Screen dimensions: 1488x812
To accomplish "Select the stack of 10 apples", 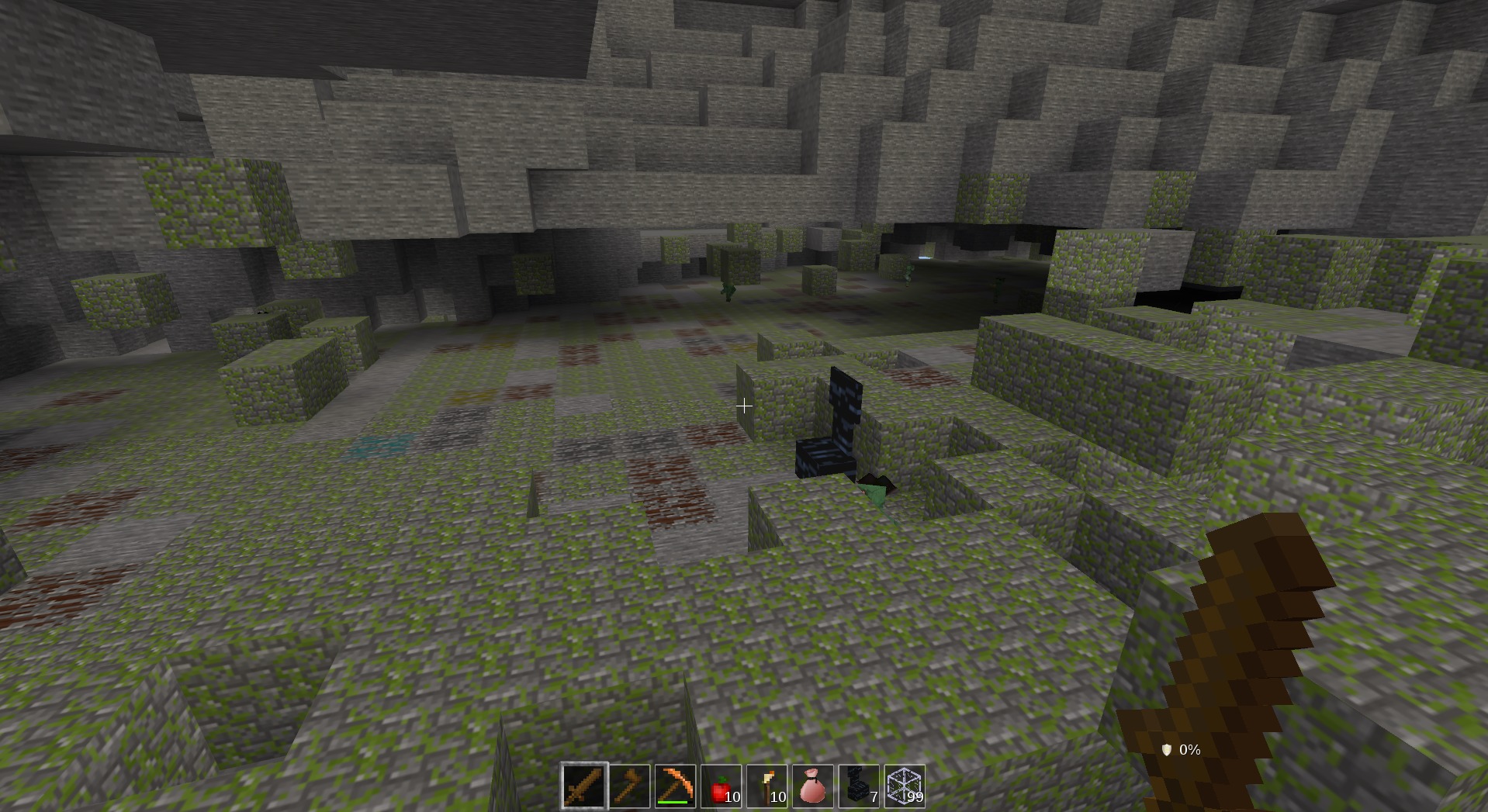I will [x=719, y=787].
